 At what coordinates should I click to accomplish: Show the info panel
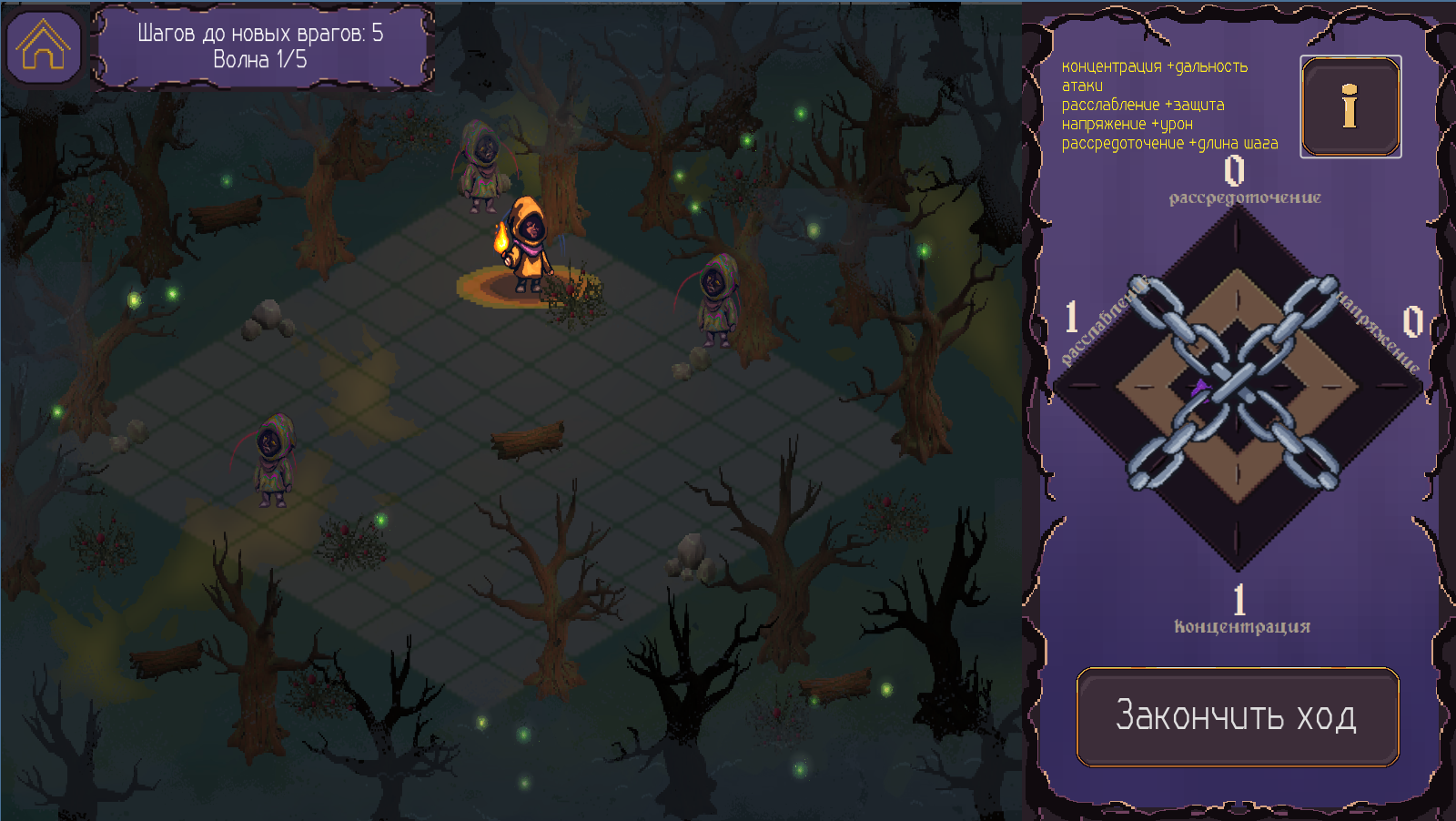1350,106
